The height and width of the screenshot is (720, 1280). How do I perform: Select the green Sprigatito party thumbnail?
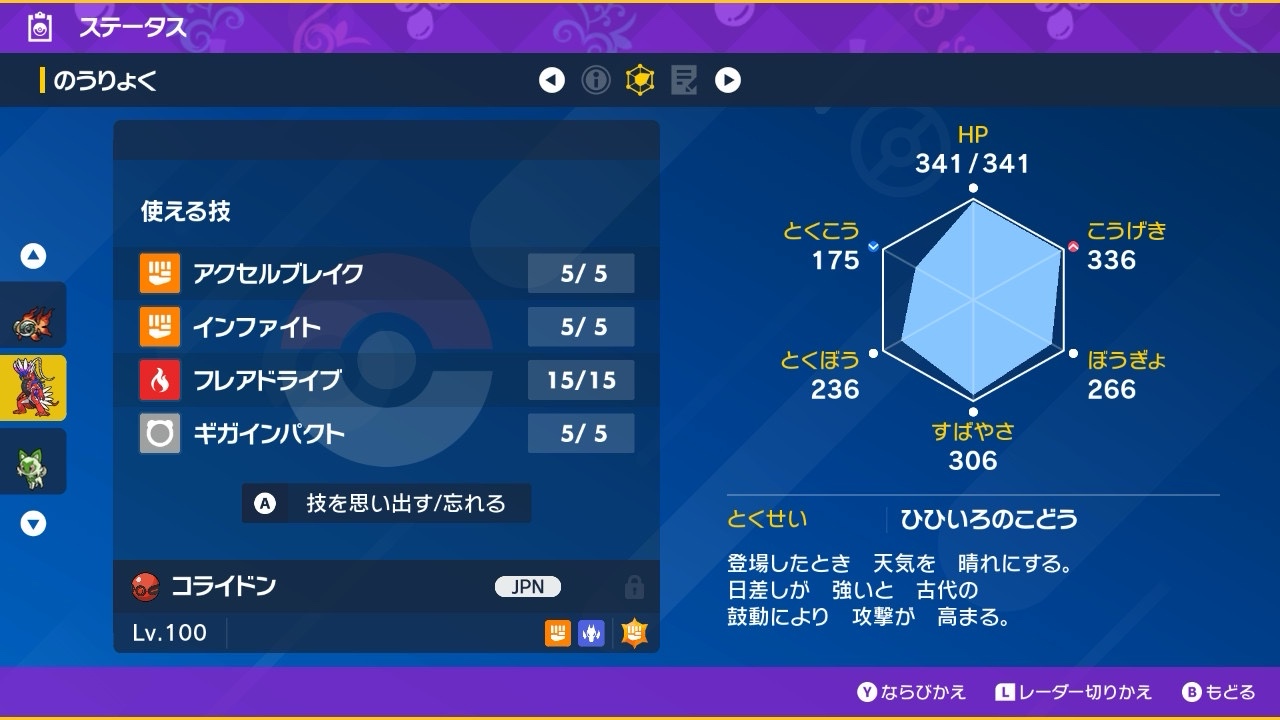33,461
